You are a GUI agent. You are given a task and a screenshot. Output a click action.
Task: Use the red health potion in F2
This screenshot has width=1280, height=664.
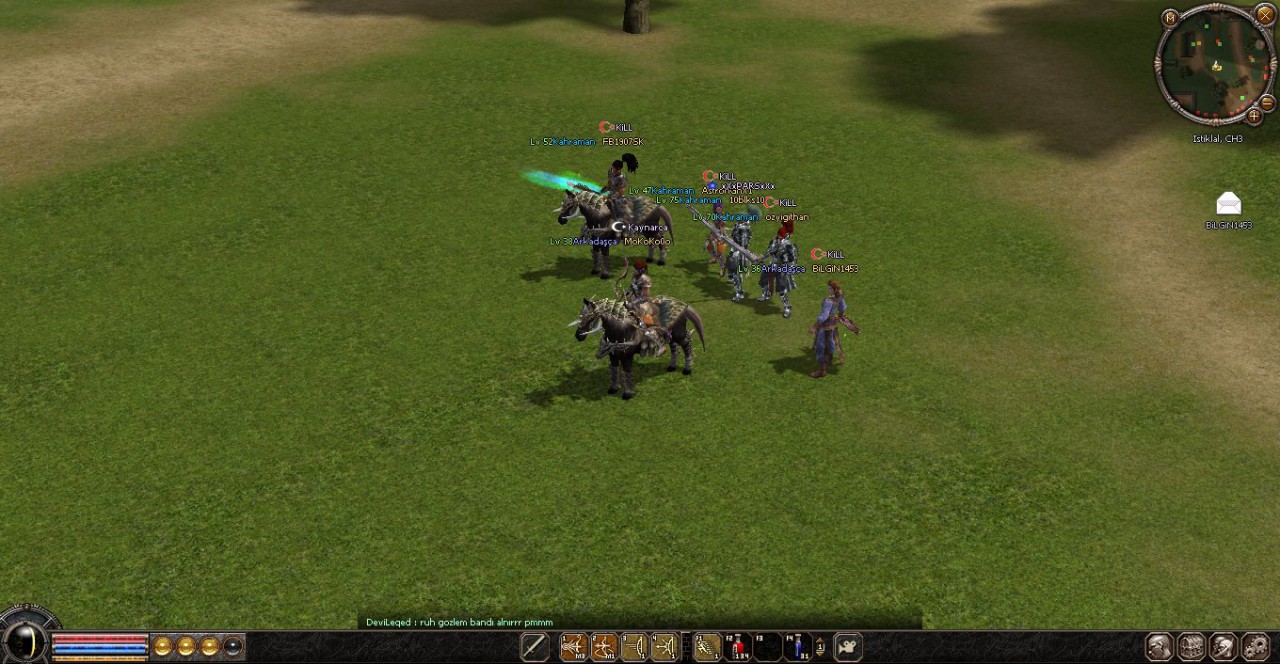pos(738,647)
